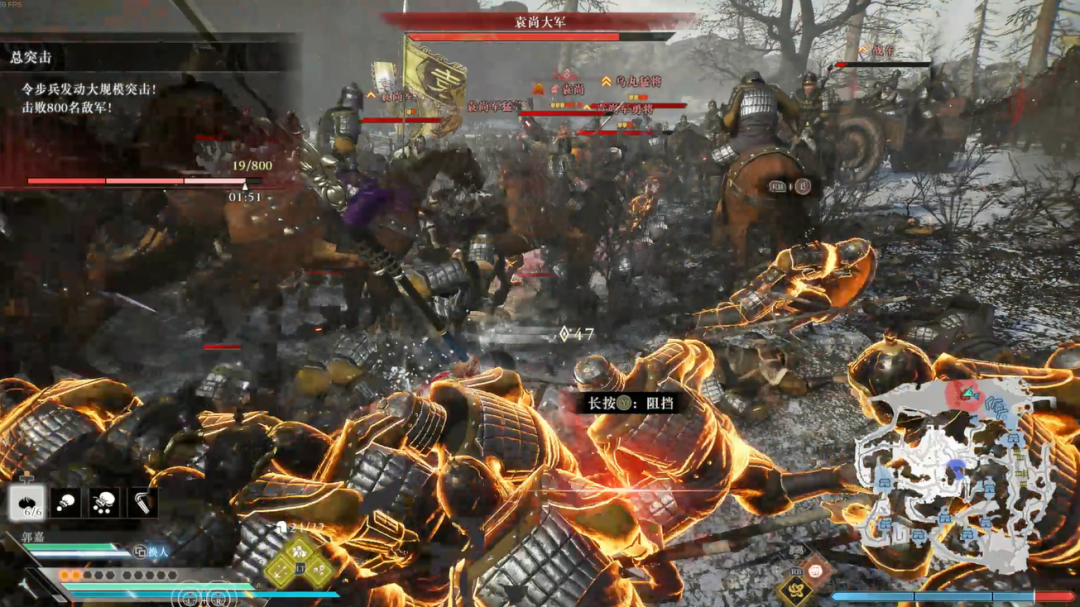Click the red player zone marker on minimap
The image size is (1080, 607).
click(x=966, y=394)
